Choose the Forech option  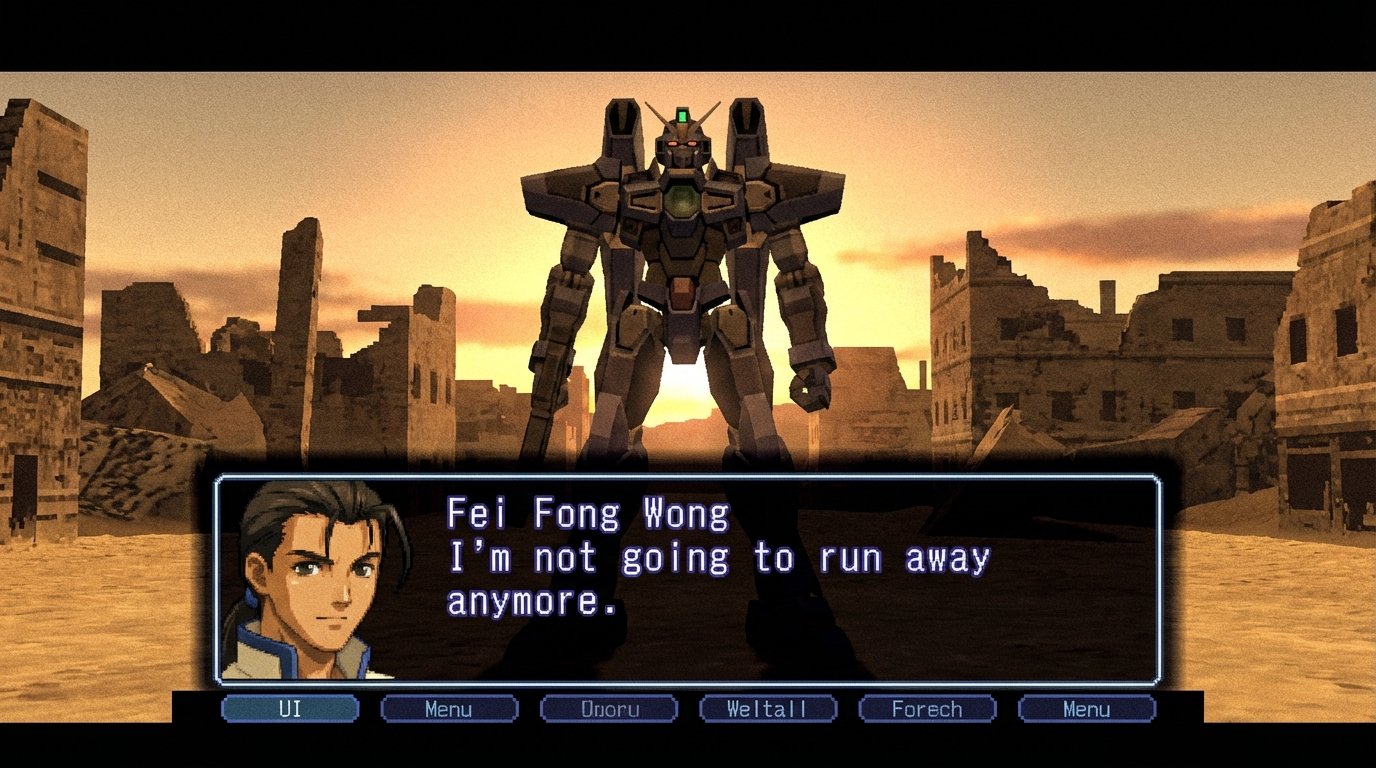926,709
